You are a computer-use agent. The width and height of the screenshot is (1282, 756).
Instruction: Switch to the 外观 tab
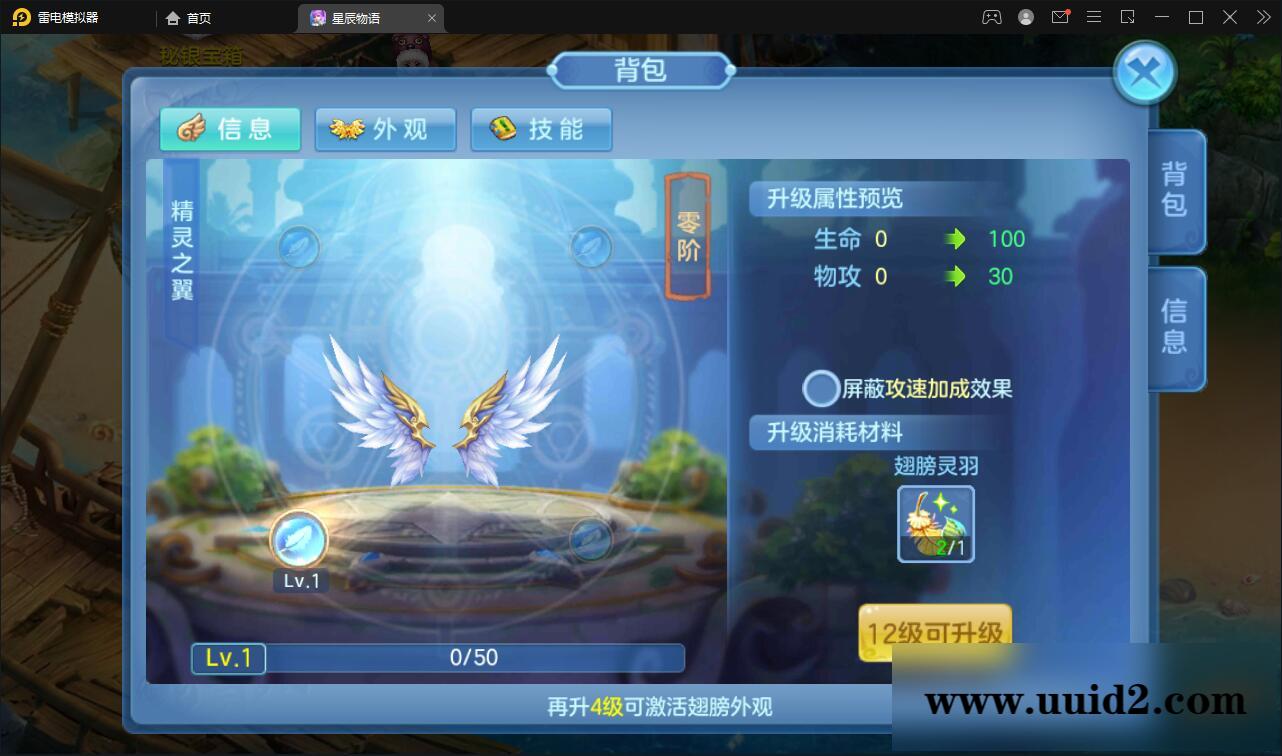coord(386,129)
